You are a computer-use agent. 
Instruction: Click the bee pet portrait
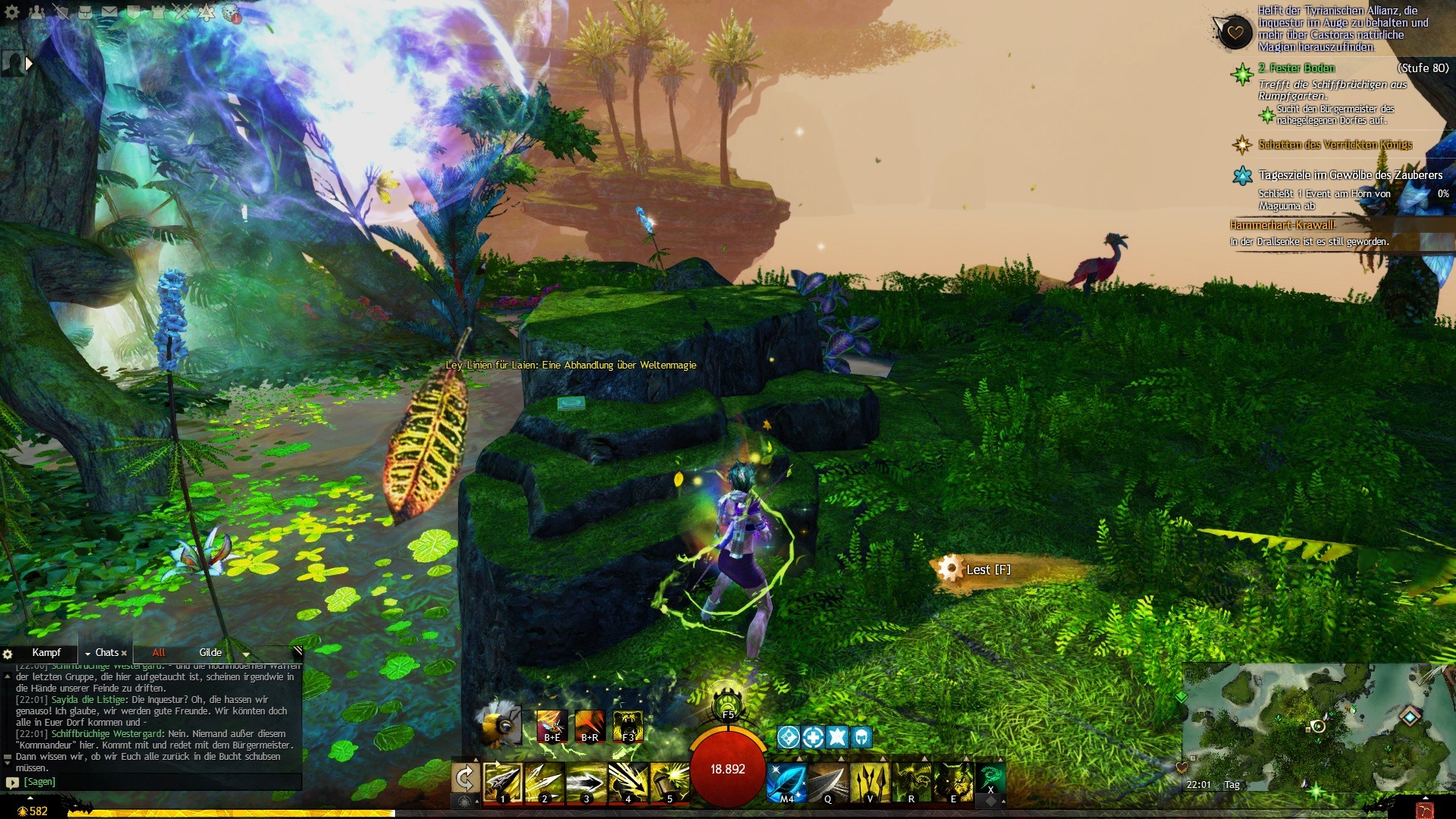[498, 723]
